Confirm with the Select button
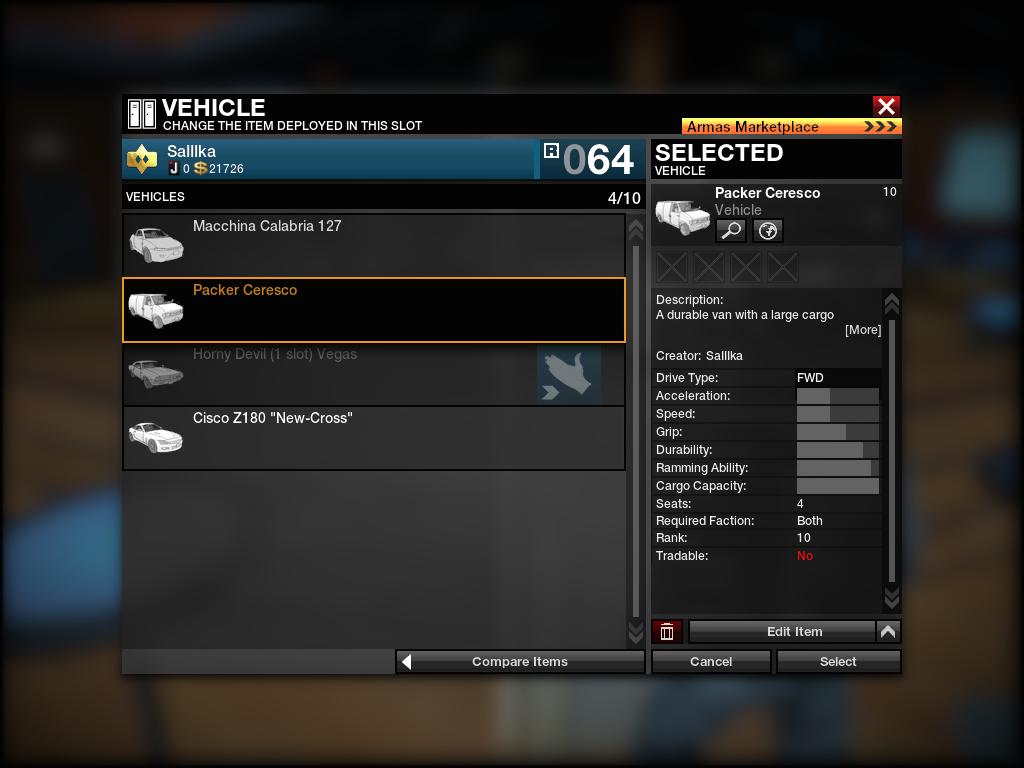The width and height of the screenshot is (1024, 768). click(x=838, y=662)
